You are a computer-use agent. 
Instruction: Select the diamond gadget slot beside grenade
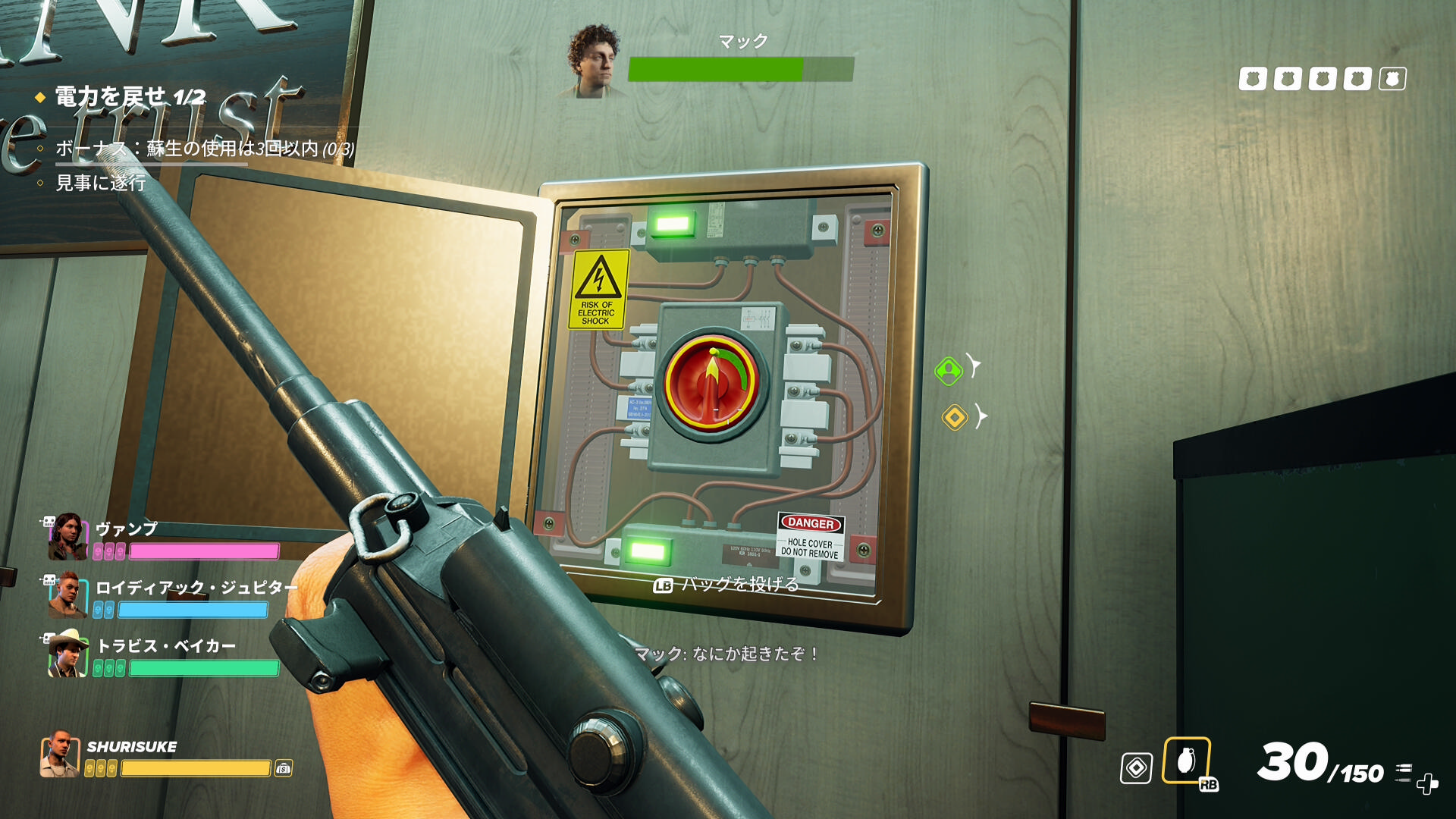(x=1136, y=768)
